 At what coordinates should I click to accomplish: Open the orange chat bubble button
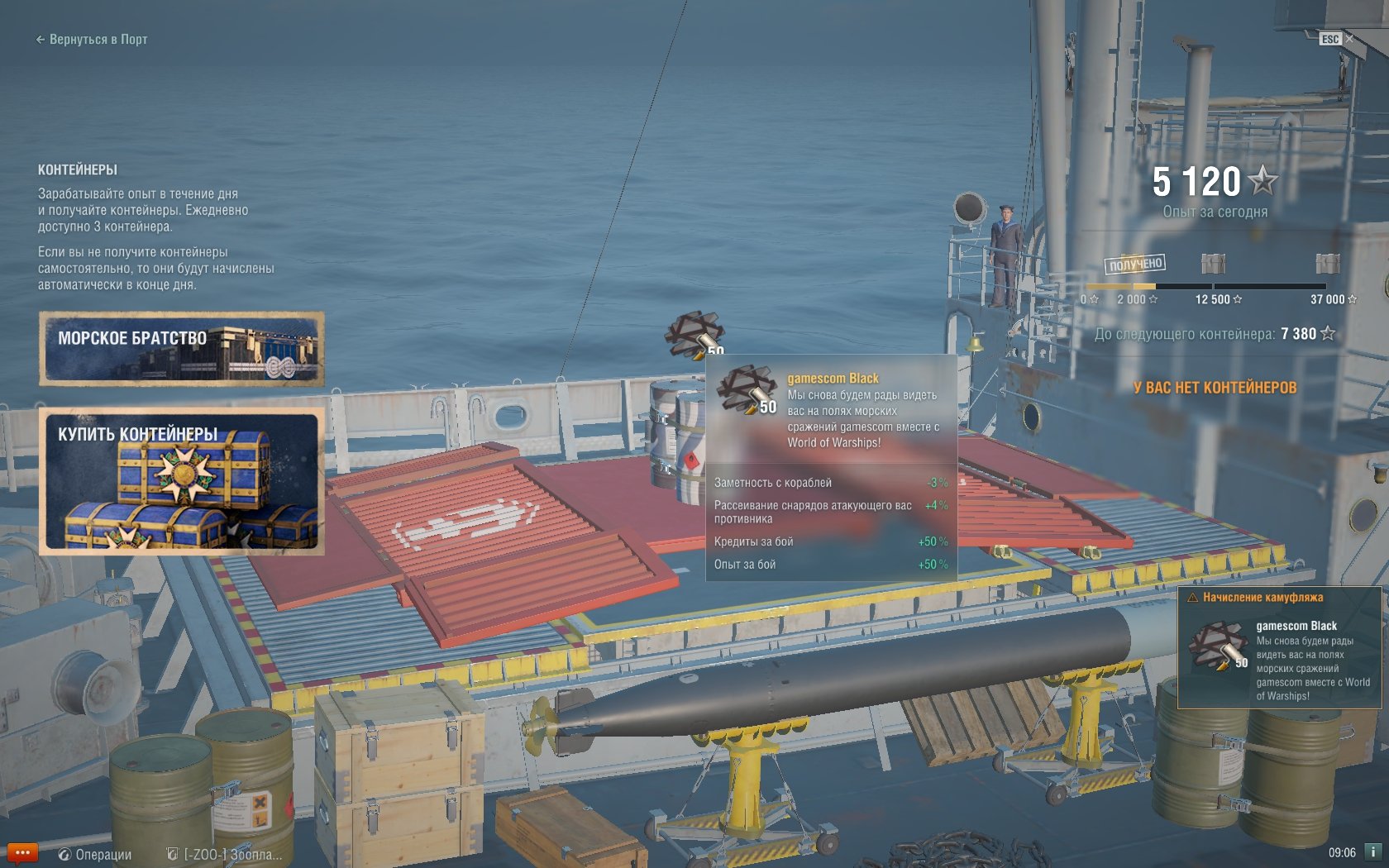coord(22,852)
